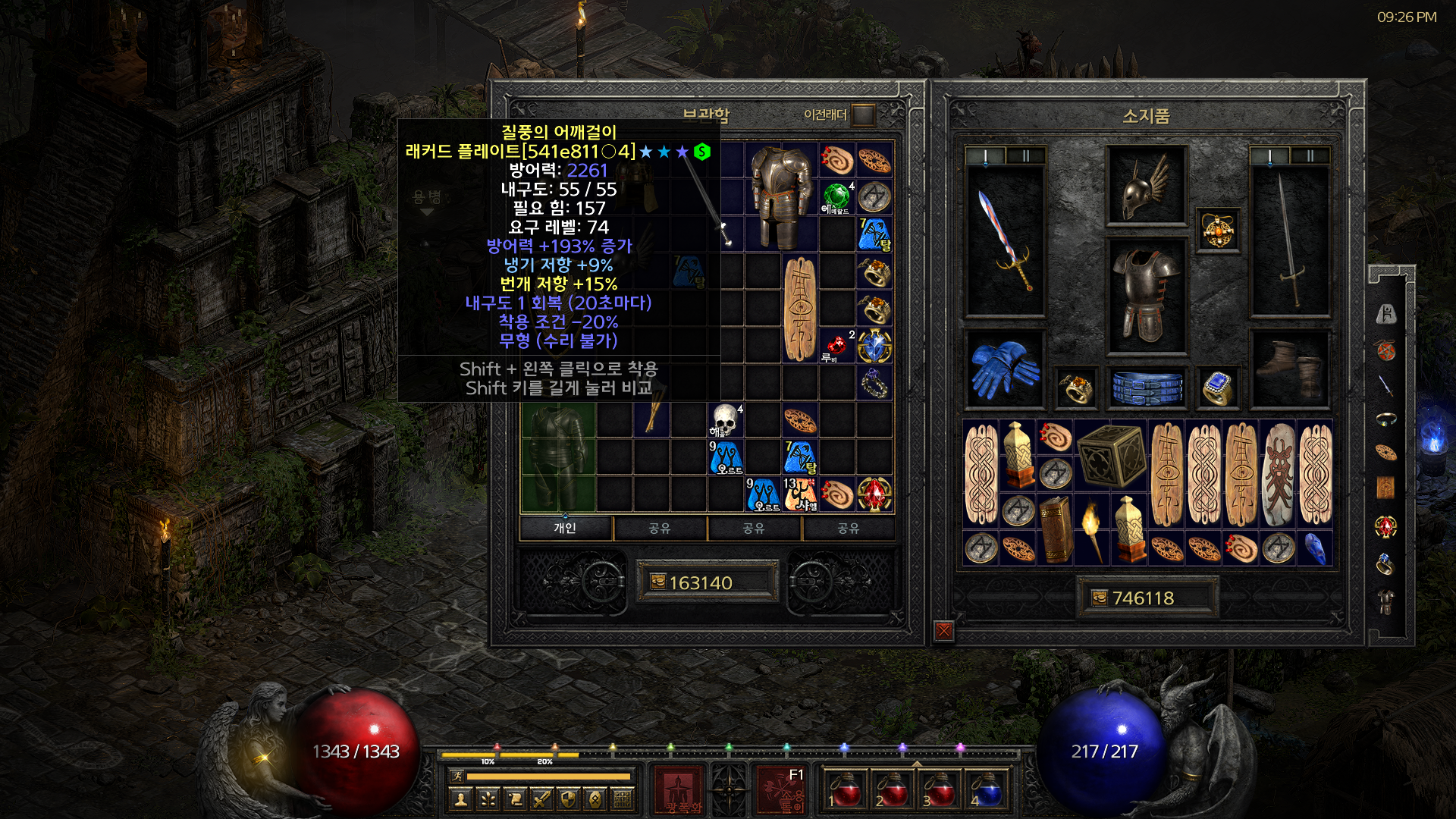Screen dimensions: 1456x819
Task: Open the character screen mini-menu button
Action: pyautogui.click(x=460, y=799)
